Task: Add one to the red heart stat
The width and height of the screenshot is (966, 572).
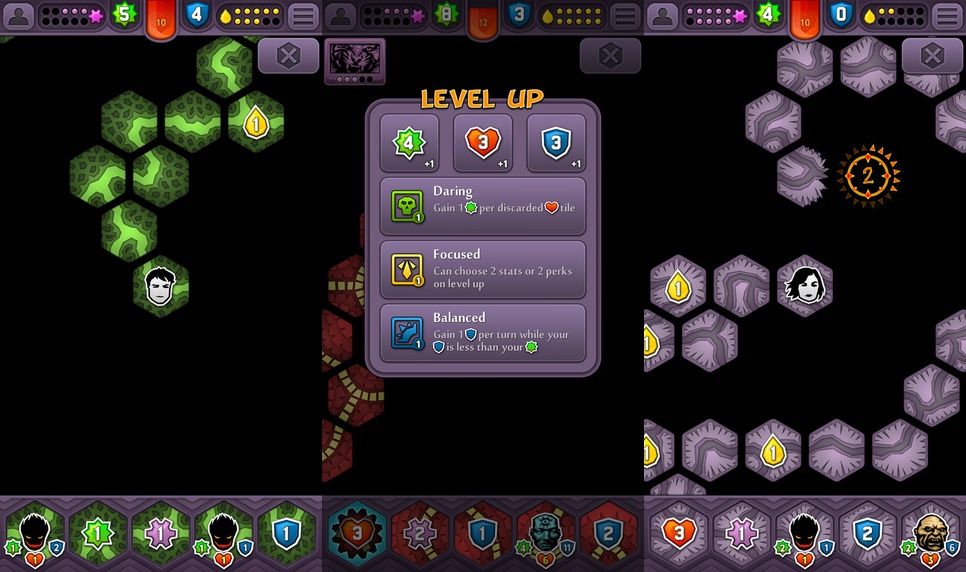Action: pyautogui.click(x=483, y=143)
